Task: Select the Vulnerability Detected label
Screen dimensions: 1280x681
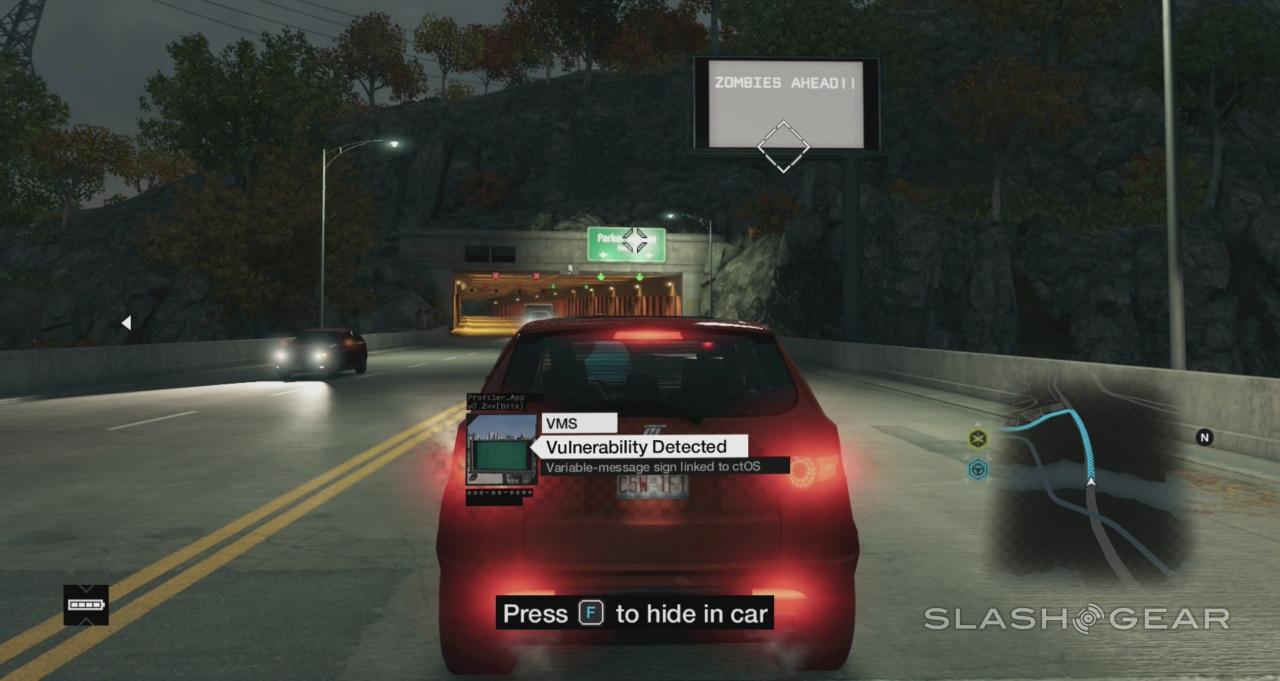Action: click(x=636, y=446)
